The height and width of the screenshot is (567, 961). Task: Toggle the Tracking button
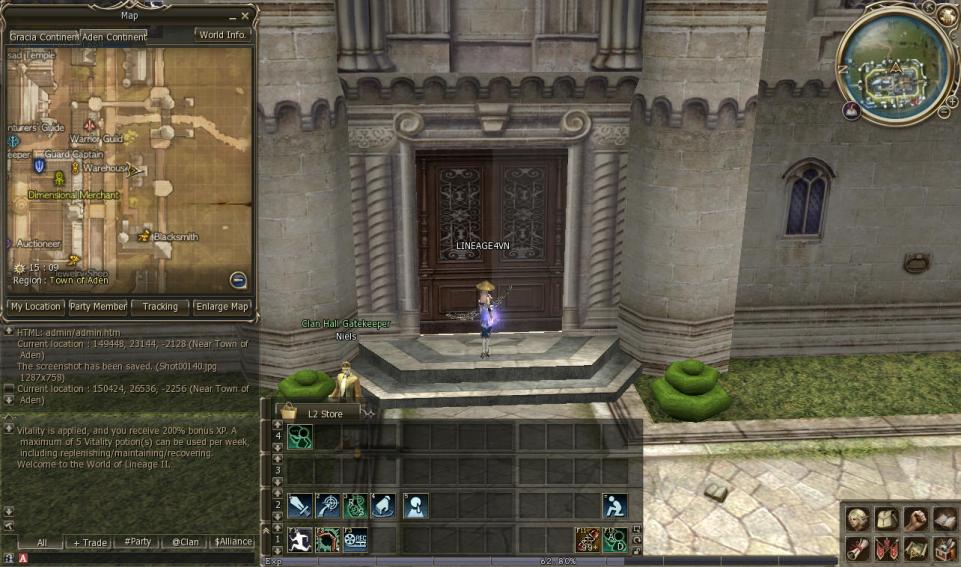click(x=160, y=306)
